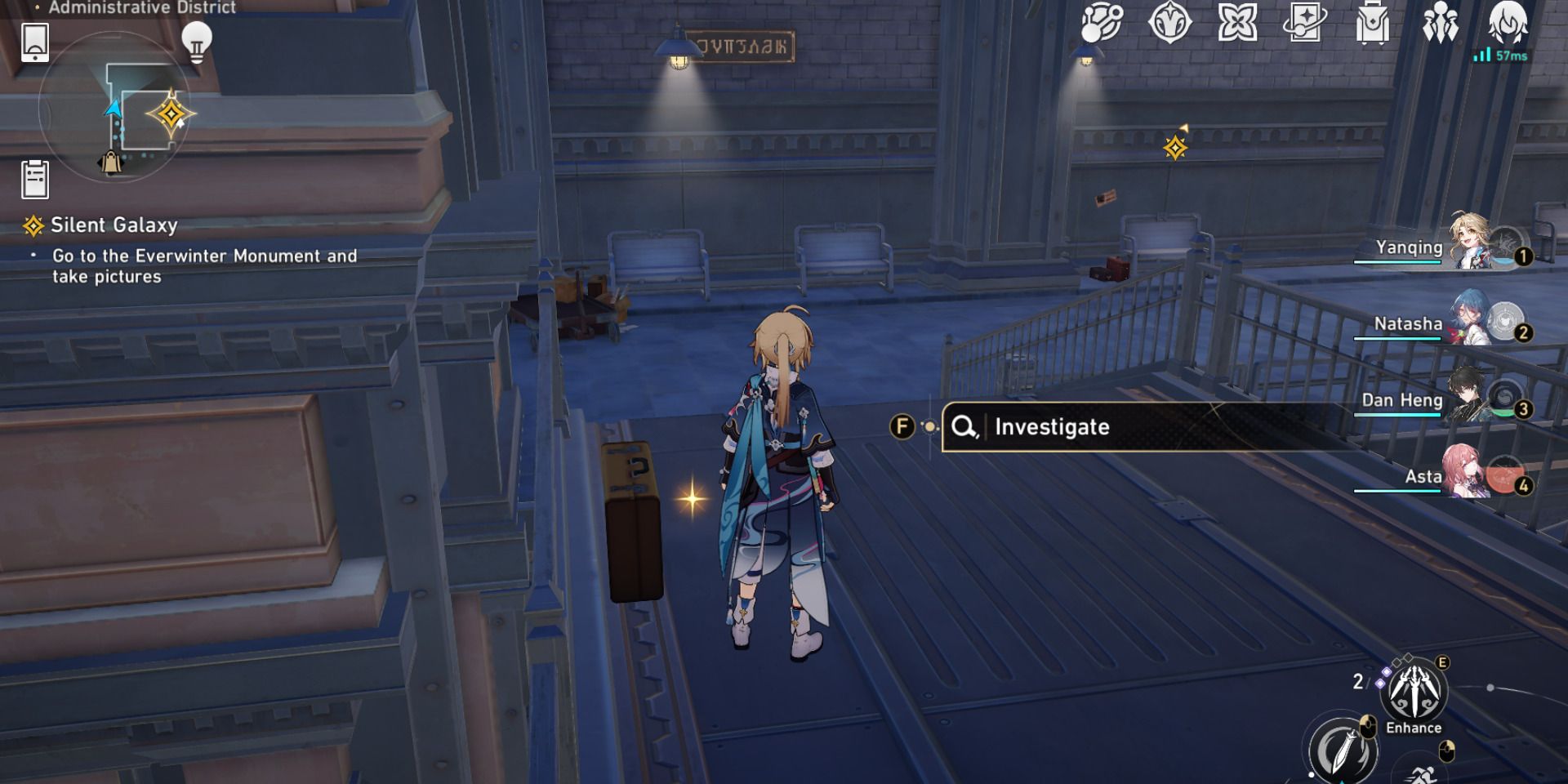Open the planet orbit icon
This screenshot has height=784, width=1568.
1102,23
